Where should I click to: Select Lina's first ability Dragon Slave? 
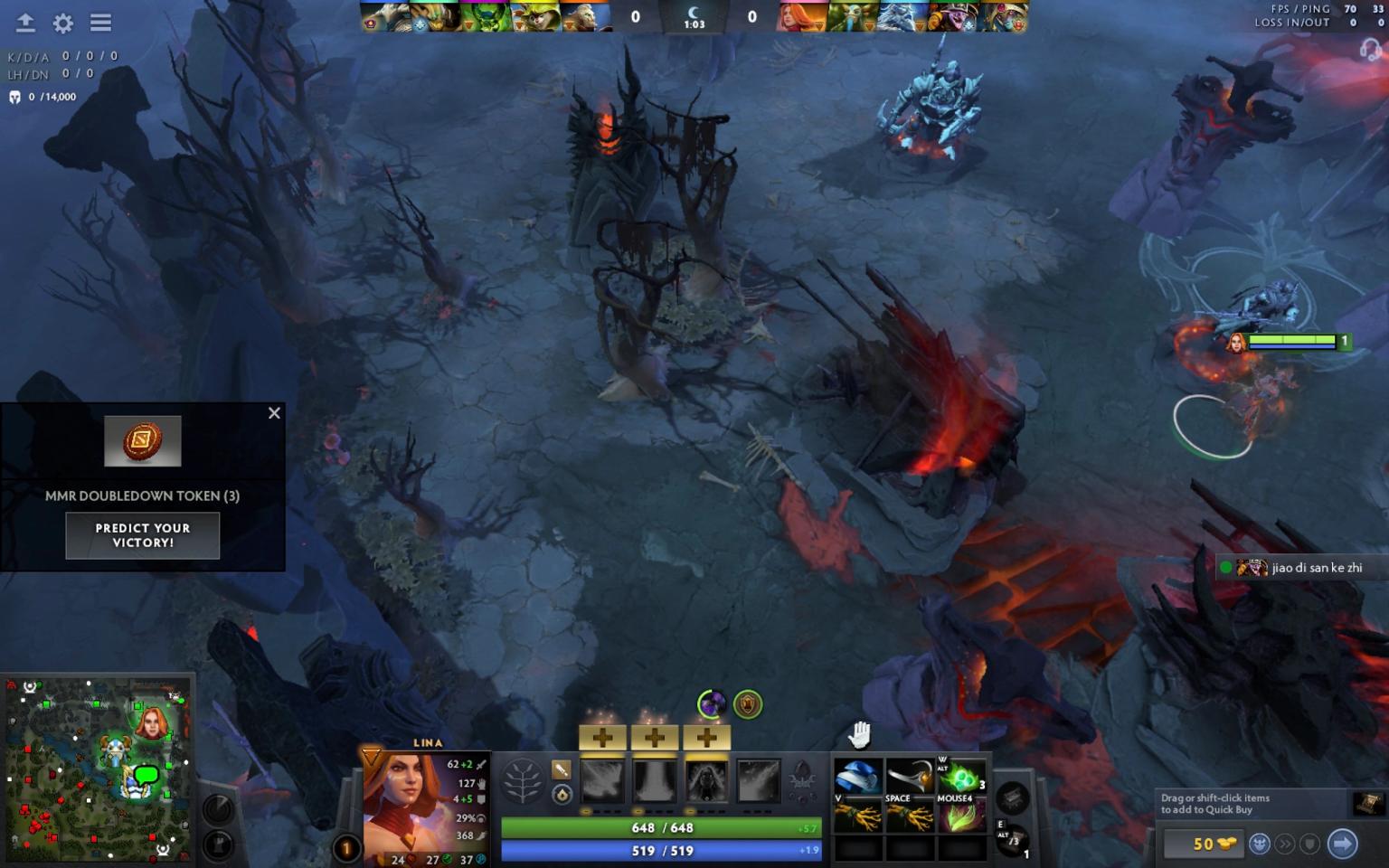pos(602,782)
